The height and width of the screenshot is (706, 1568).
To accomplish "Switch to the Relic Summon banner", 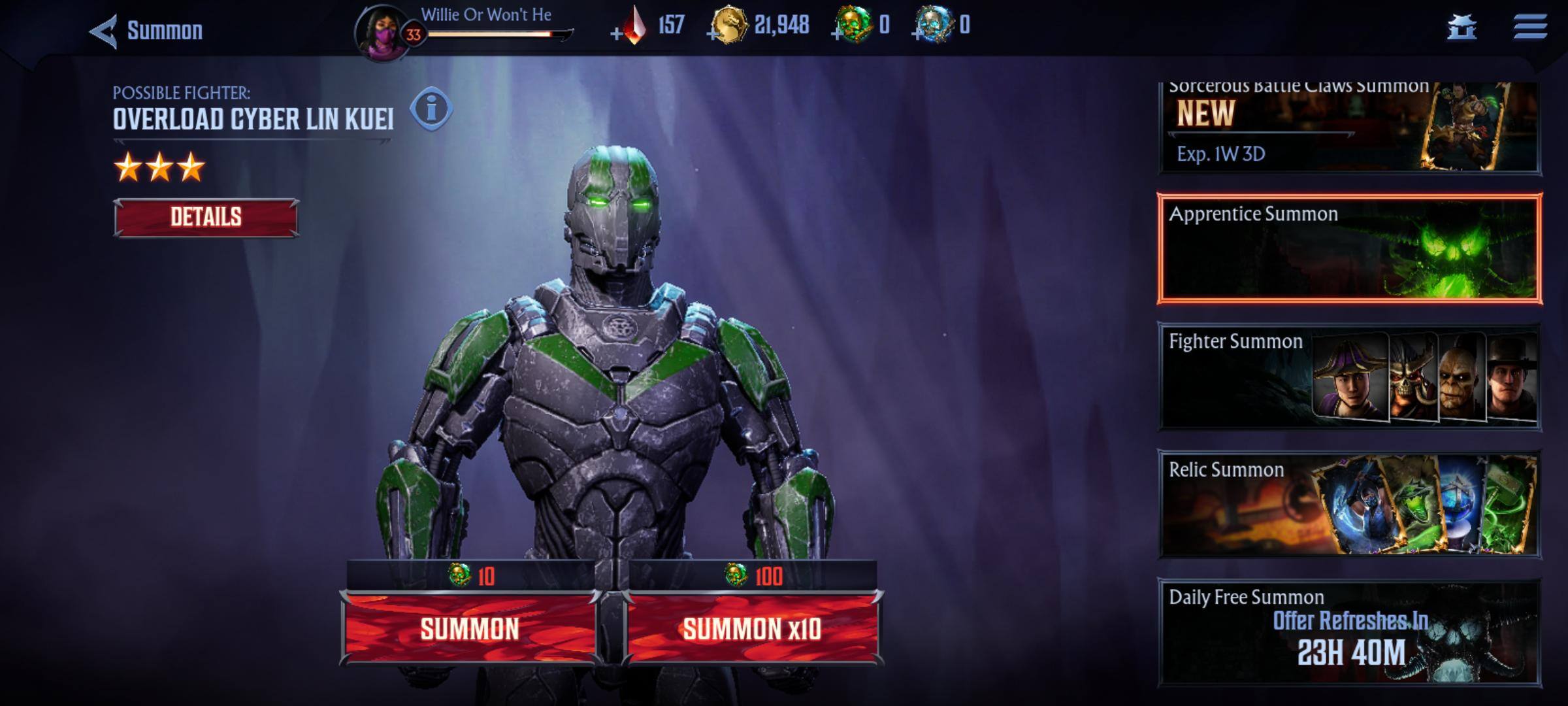I will click(x=1350, y=504).
